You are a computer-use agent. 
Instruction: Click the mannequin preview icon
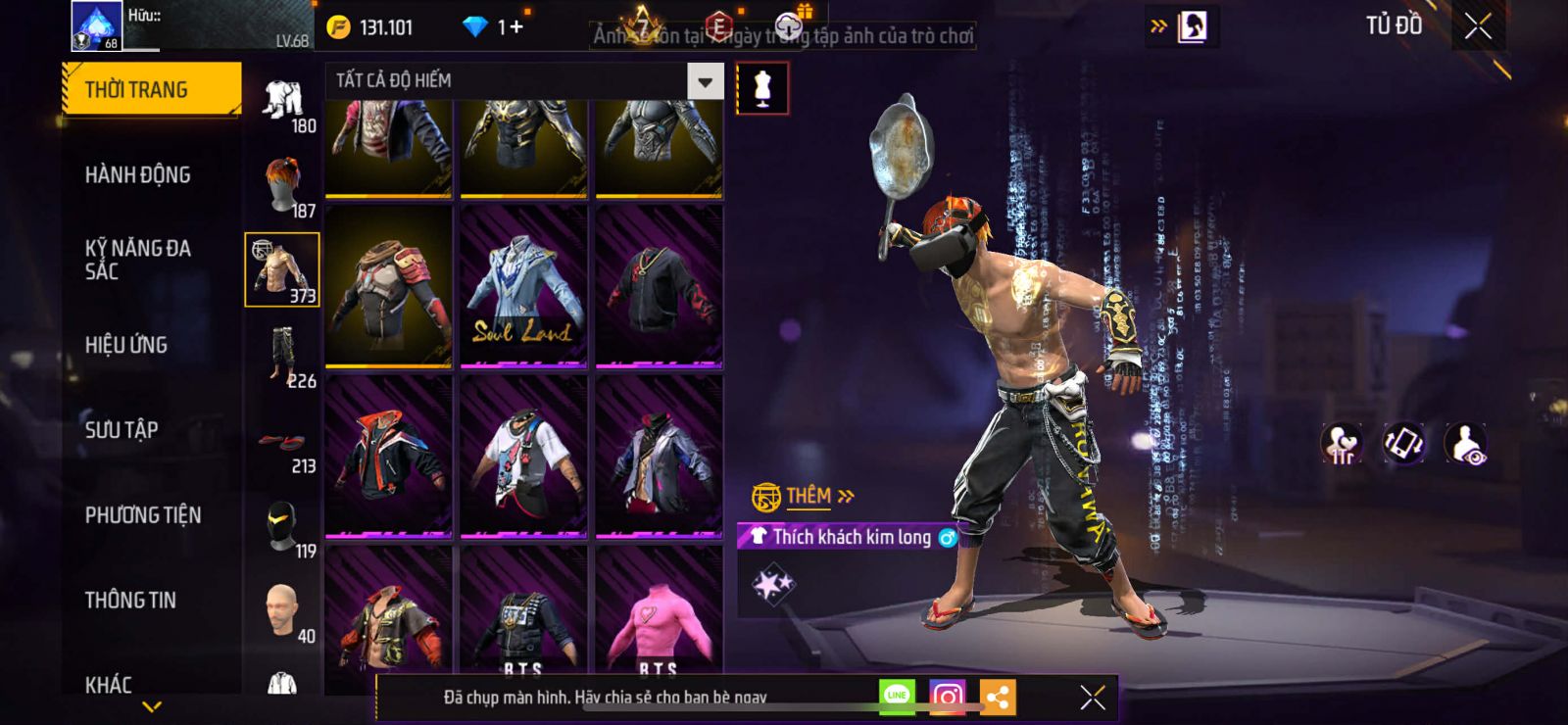click(x=761, y=88)
